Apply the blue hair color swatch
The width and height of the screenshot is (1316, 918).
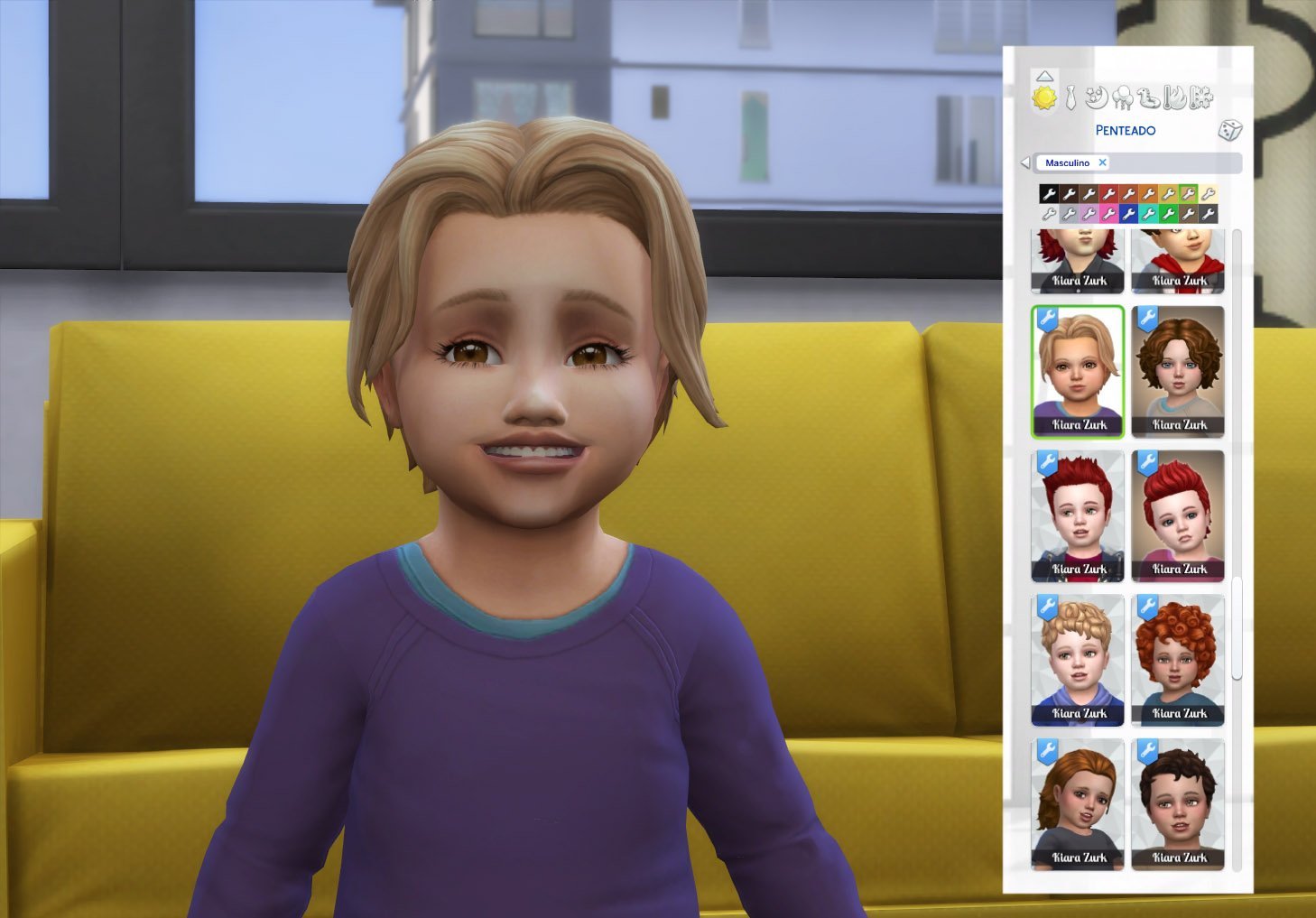[x=1128, y=214]
